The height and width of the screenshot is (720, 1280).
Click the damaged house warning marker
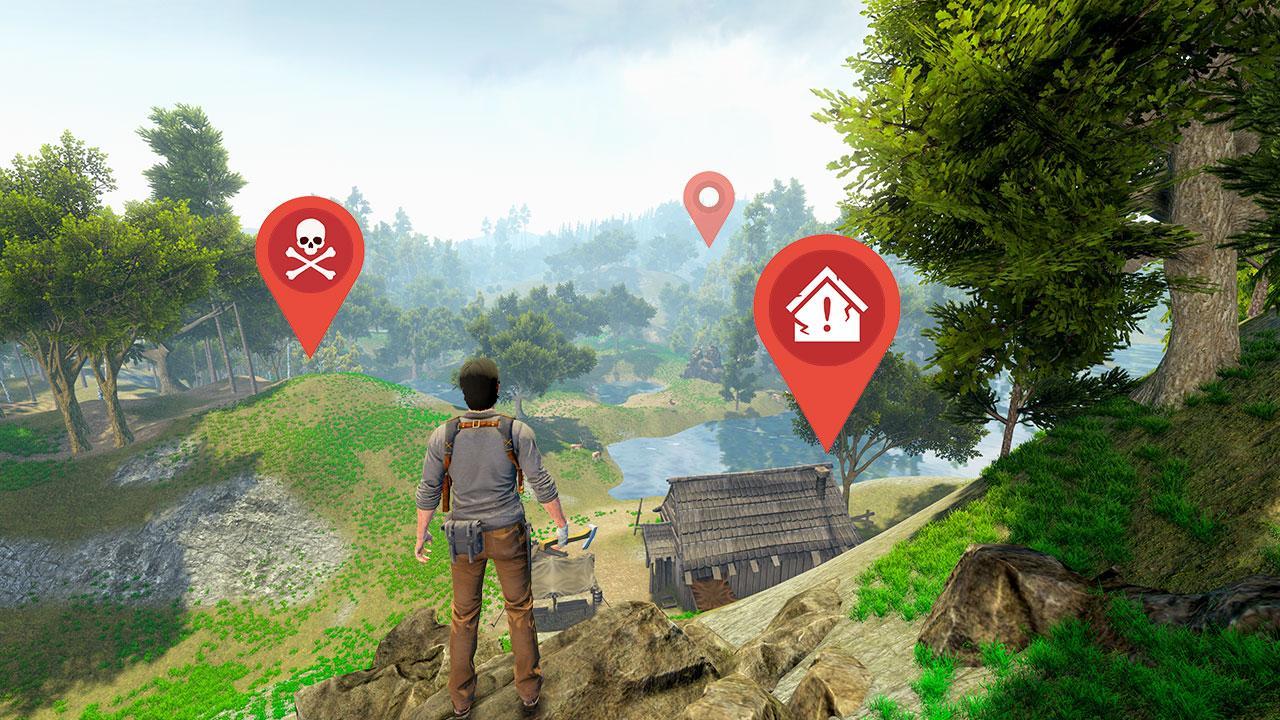(826, 307)
